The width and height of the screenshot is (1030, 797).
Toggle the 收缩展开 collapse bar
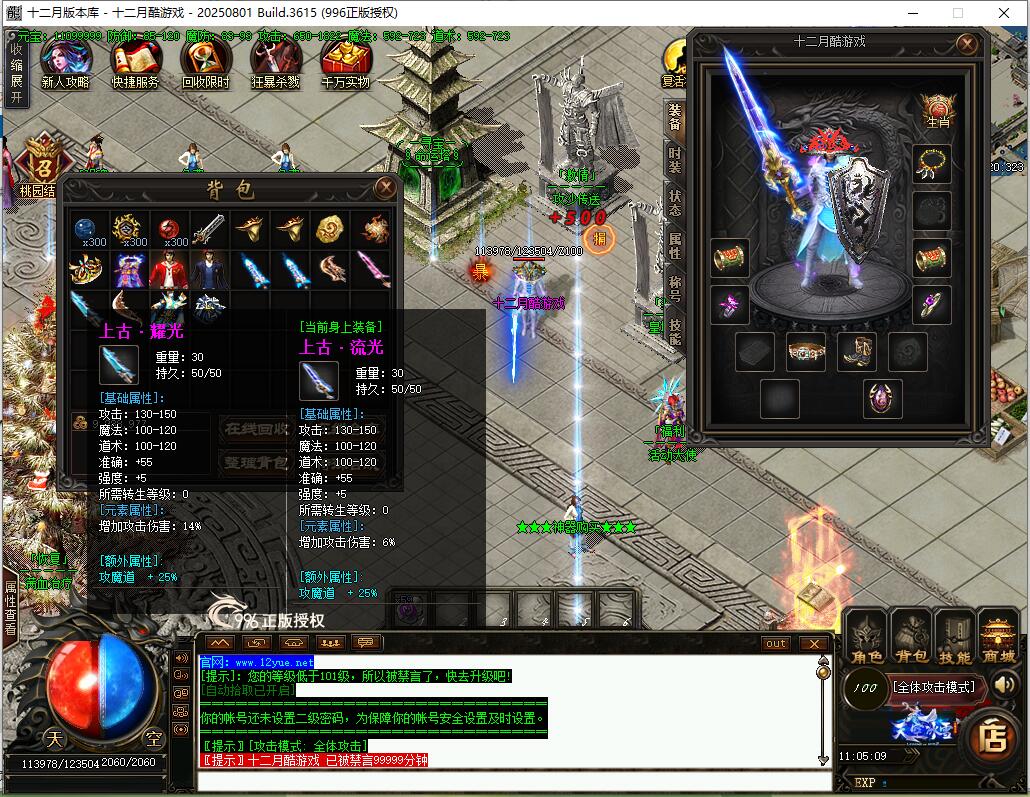click(x=16, y=68)
